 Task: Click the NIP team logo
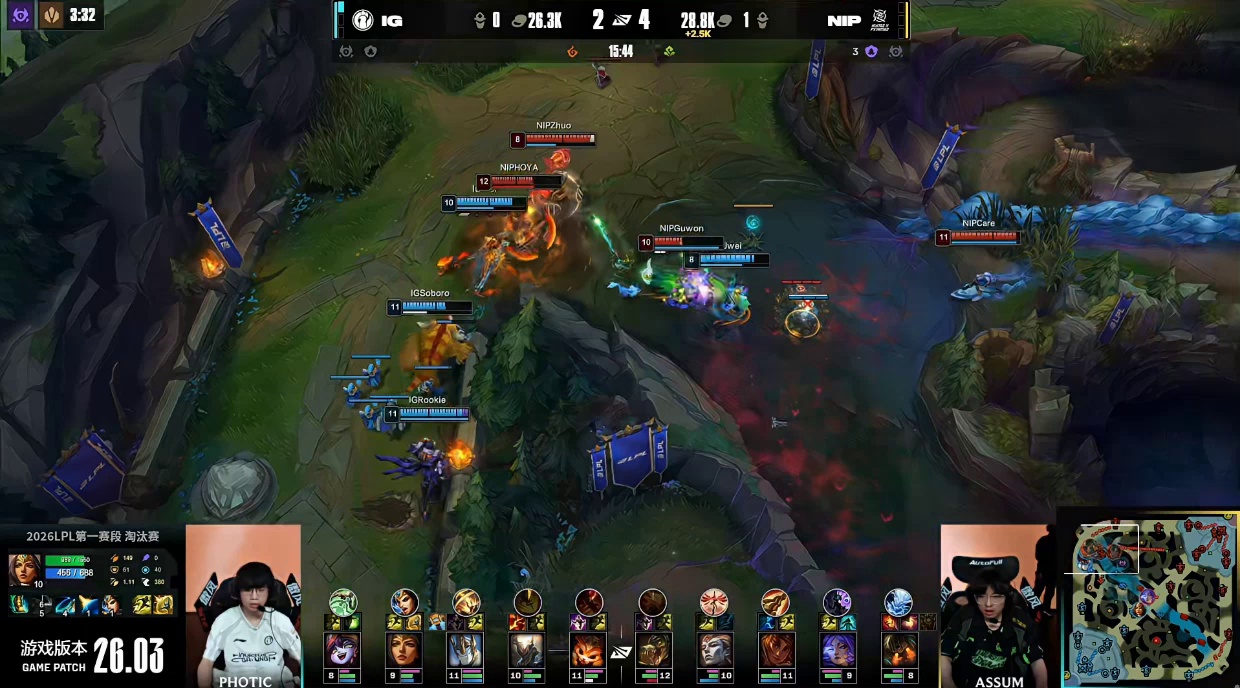(880, 19)
